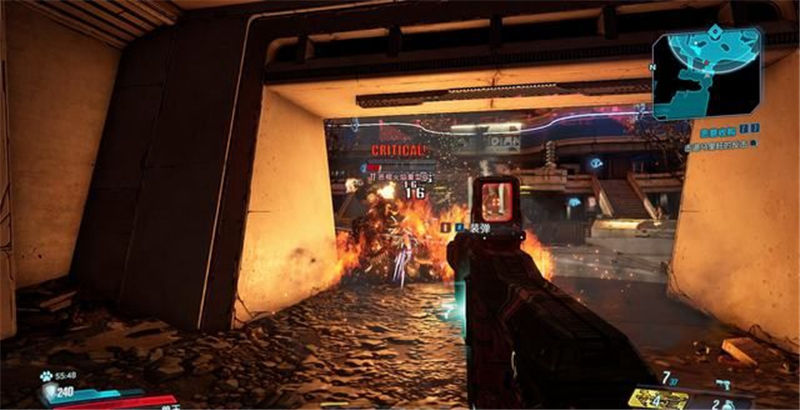Select the grenade icon
Viewport: 800px width, 410px height.
point(727,402)
